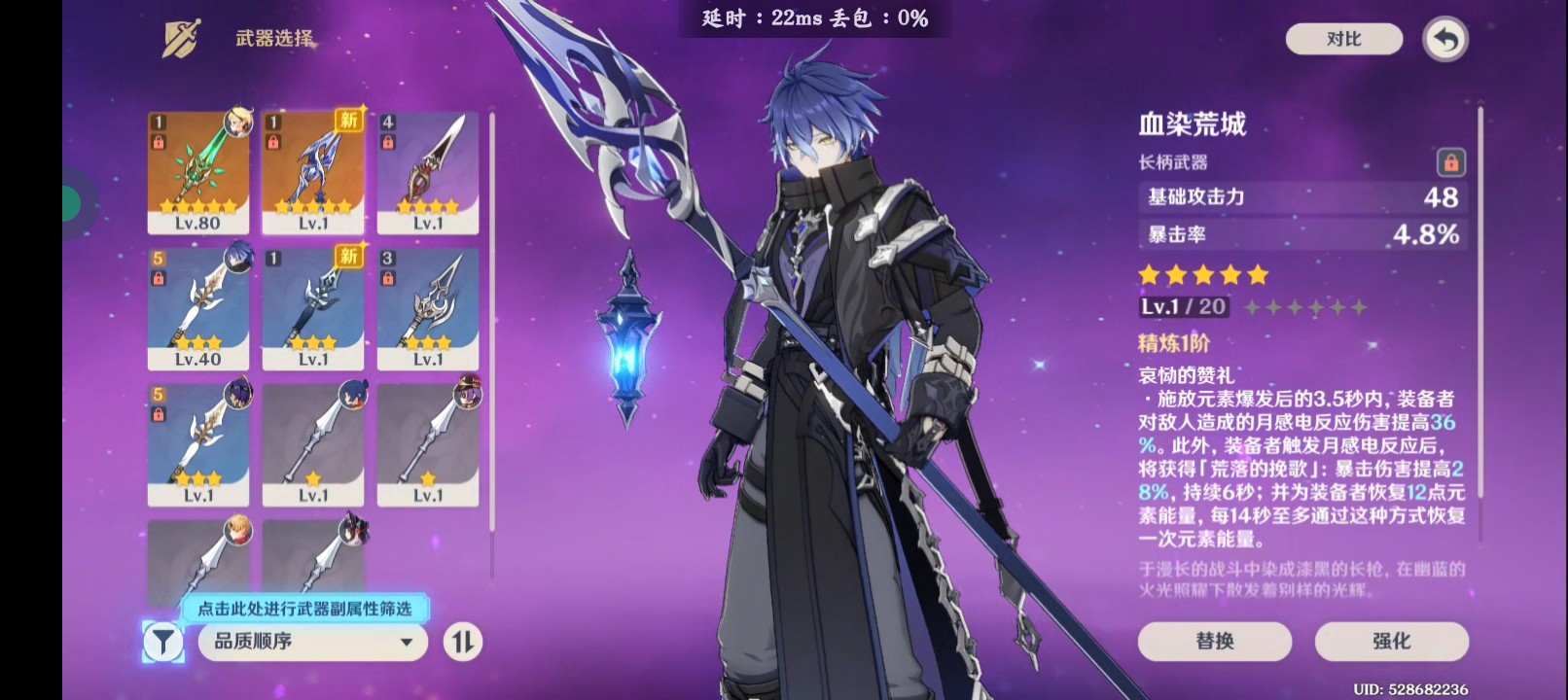The width and height of the screenshot is (1568, 700).
Task: Expand the 品质顺序 sort dropdown
Action: [x=313, y=642]
